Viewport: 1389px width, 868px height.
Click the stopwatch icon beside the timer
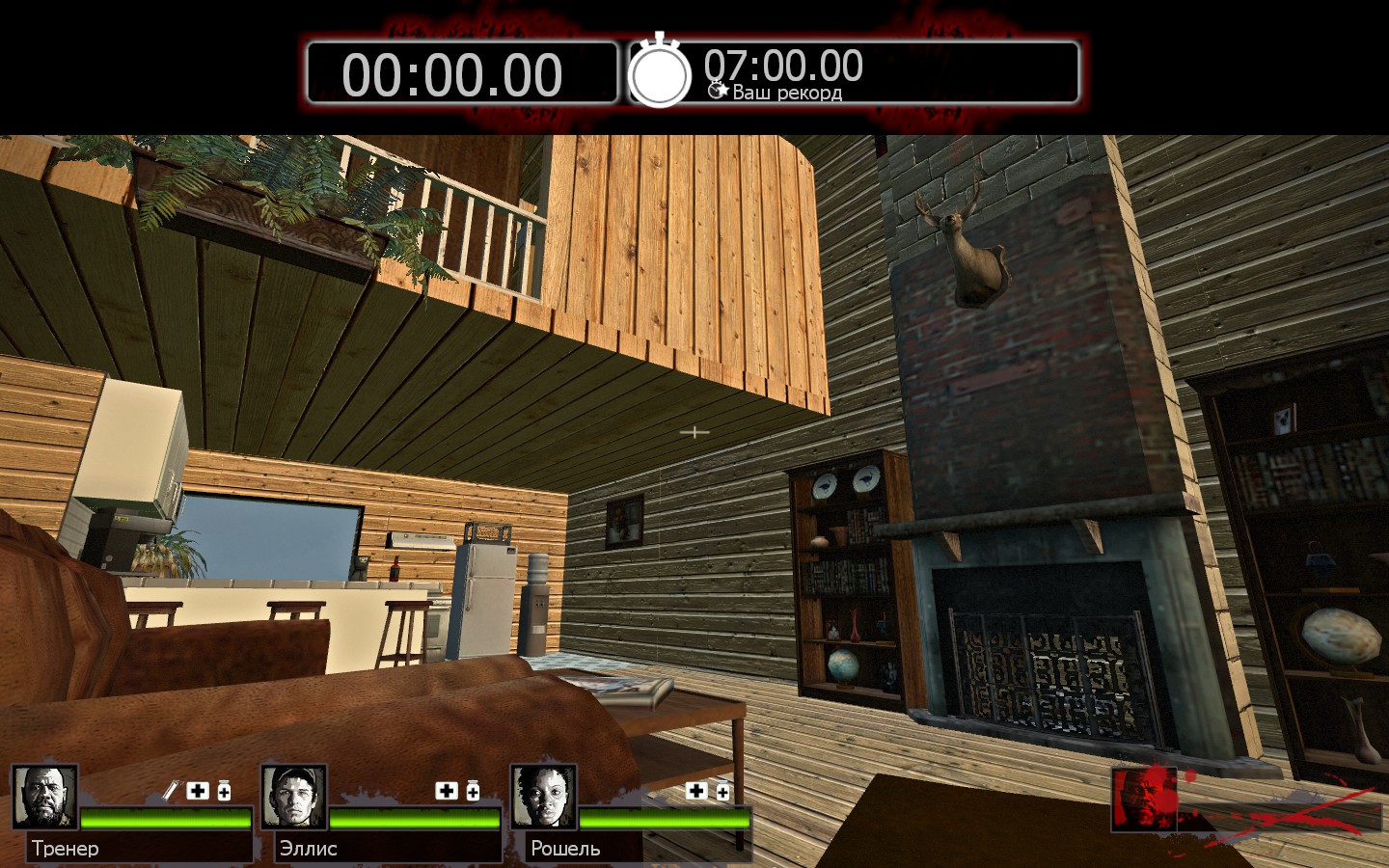[x=660, y=71]
